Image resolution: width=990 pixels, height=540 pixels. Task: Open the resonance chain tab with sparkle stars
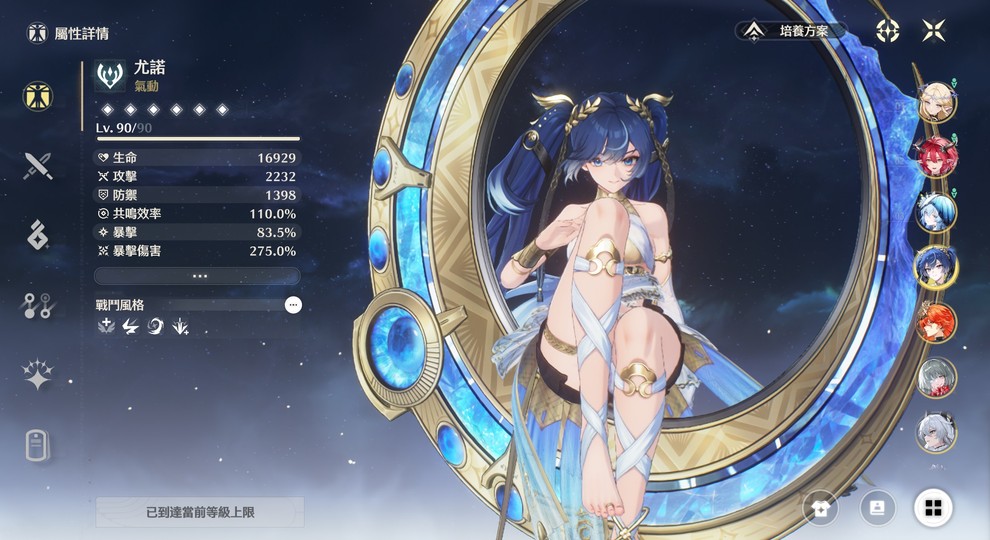coord(38,375)
